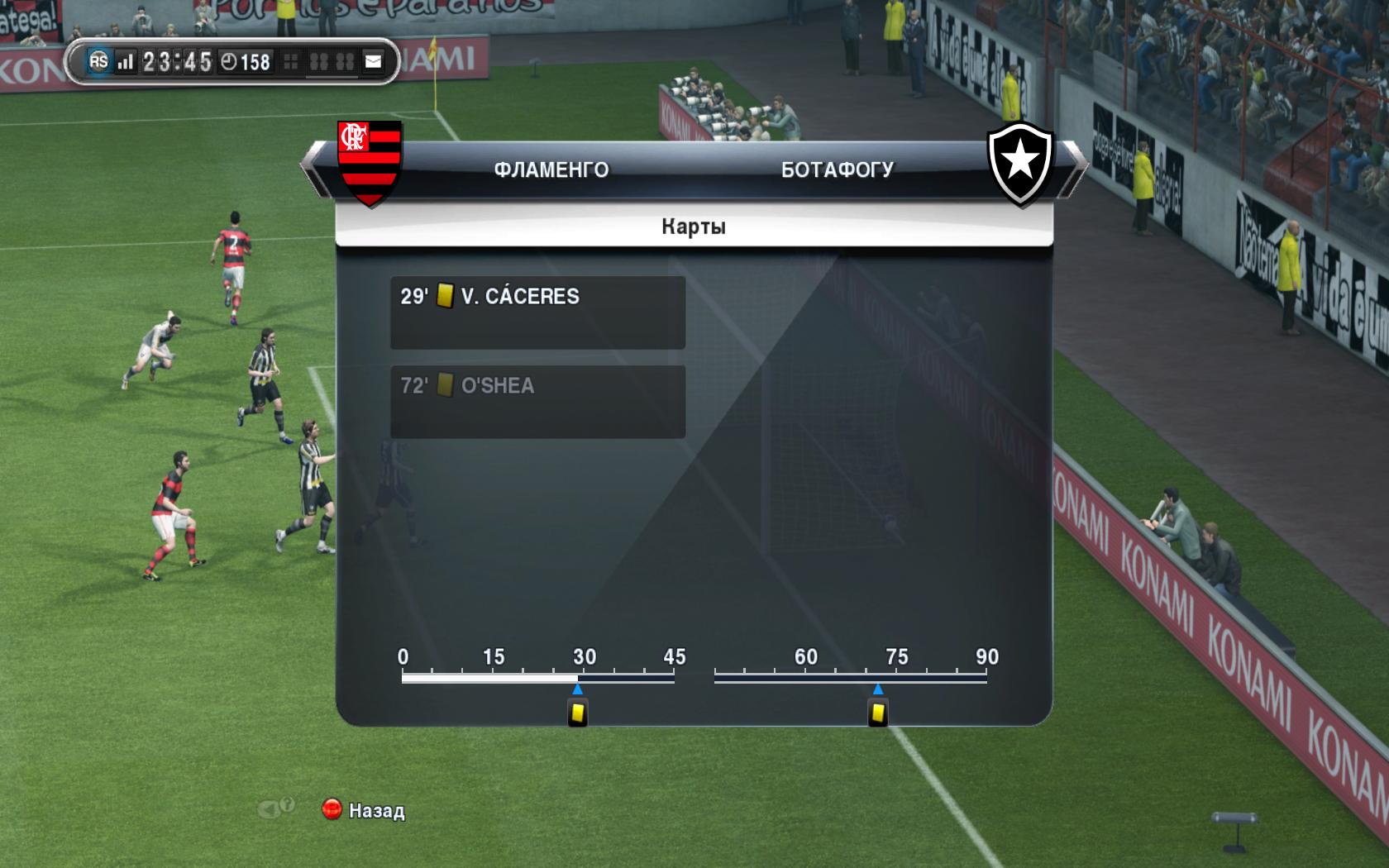Choose the 72' O'Shea card entry

click(537, 401)
